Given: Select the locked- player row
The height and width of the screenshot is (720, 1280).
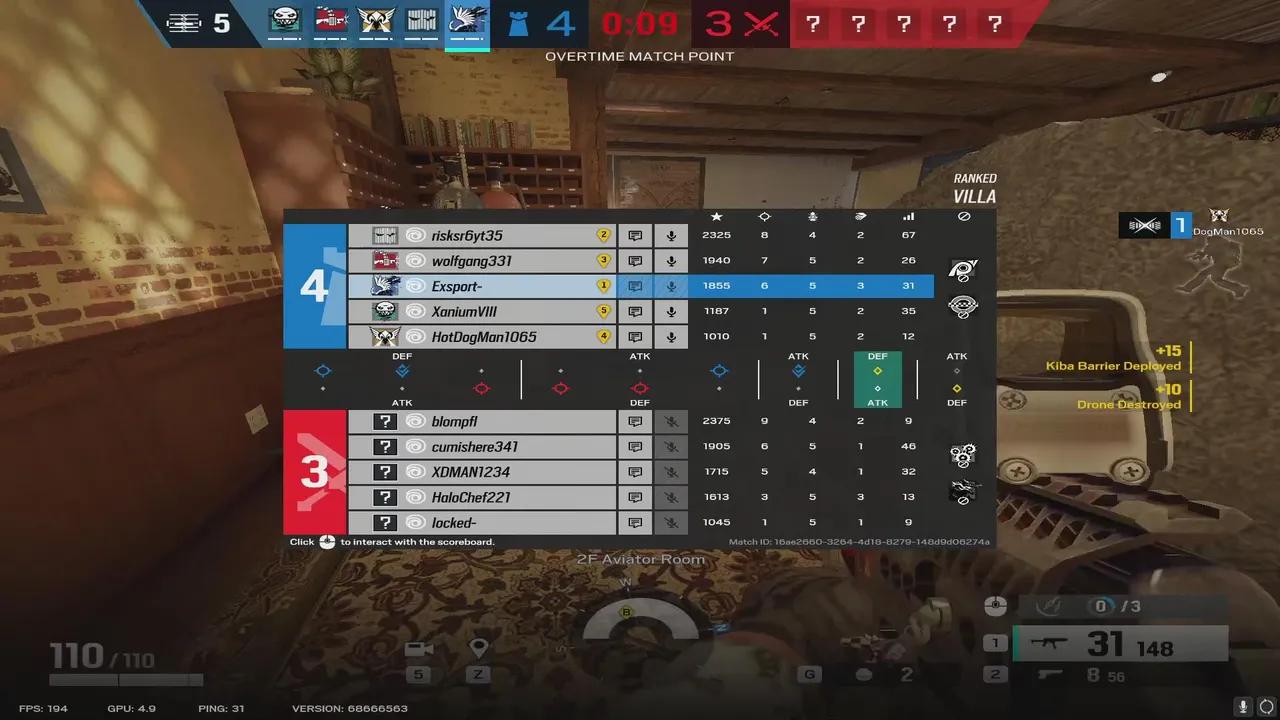Looking at the screenshot, I should 482,522.
